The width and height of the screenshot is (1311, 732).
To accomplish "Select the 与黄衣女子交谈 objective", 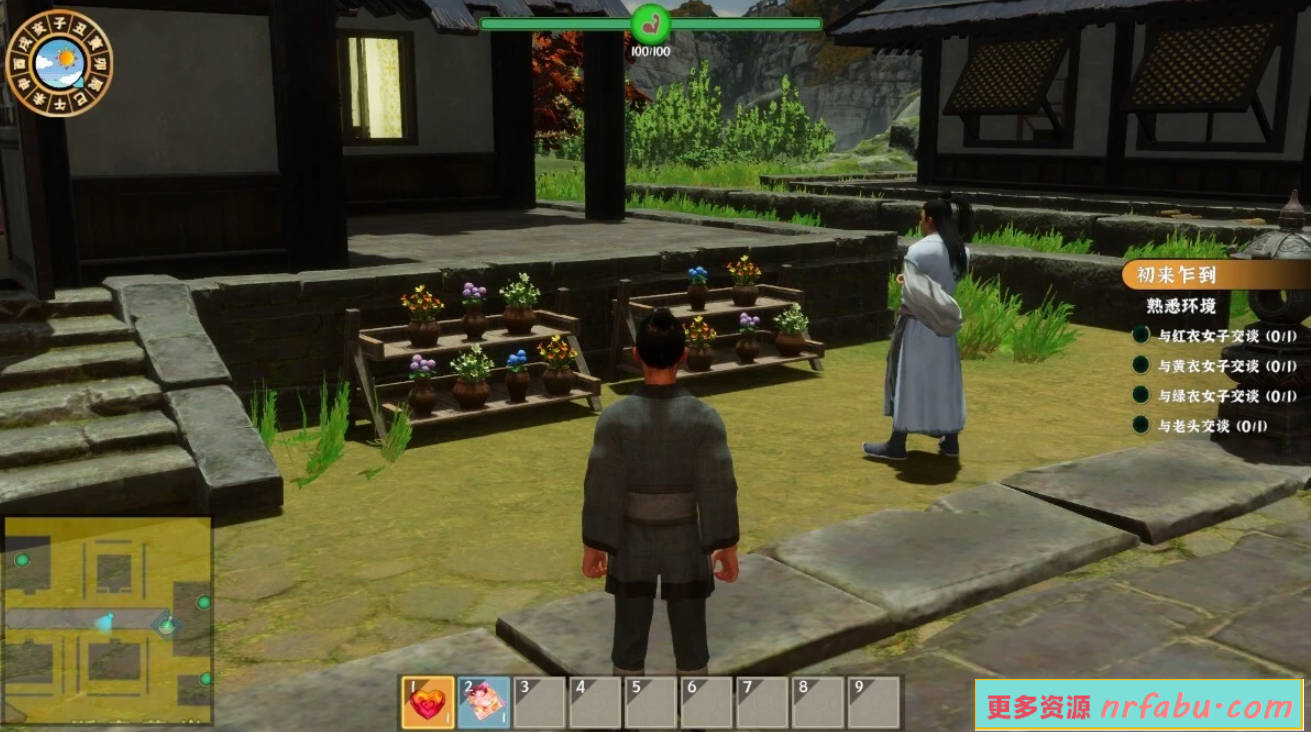I will pos(1212,366).
